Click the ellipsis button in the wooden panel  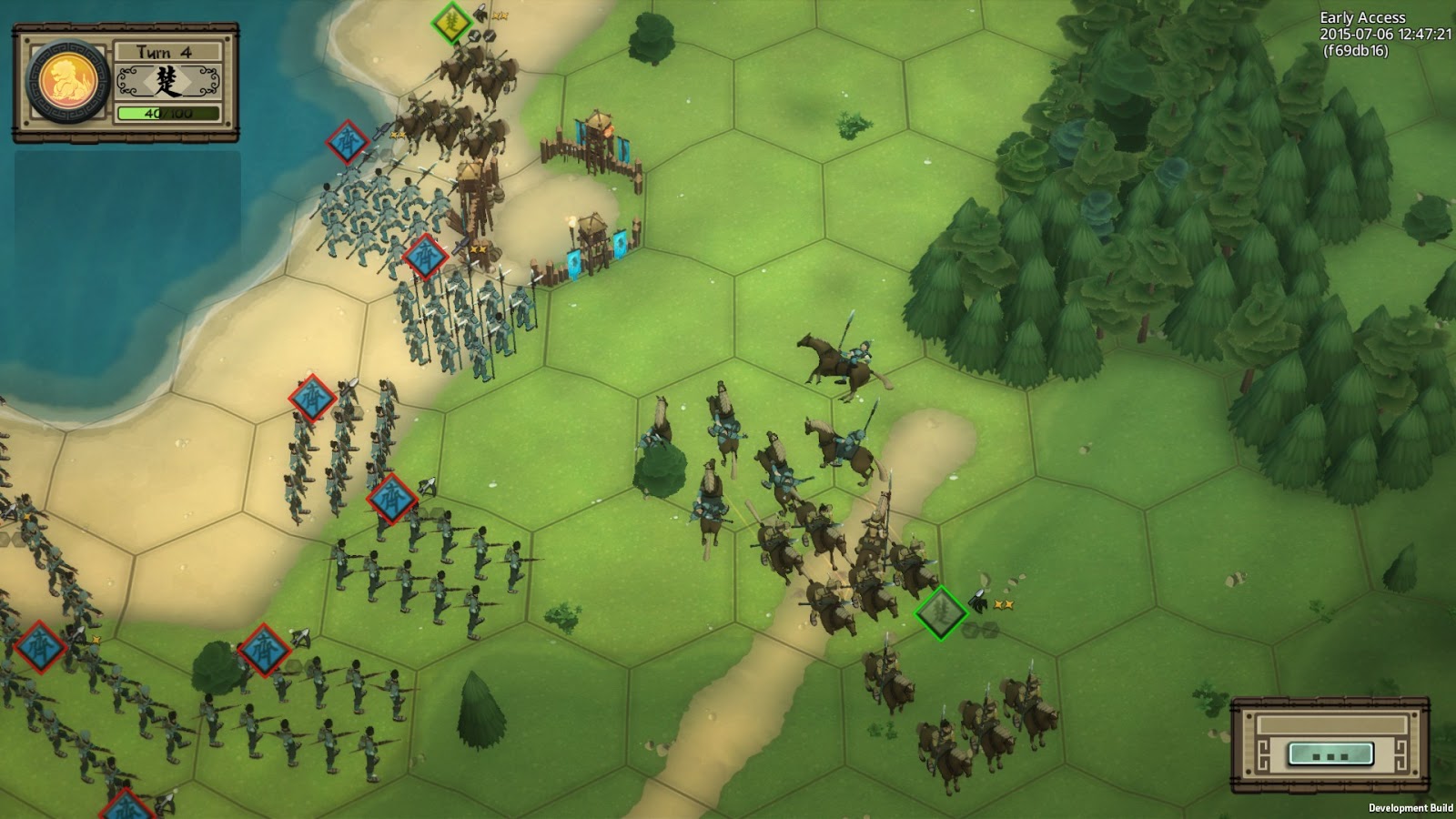click(1330, 753)
